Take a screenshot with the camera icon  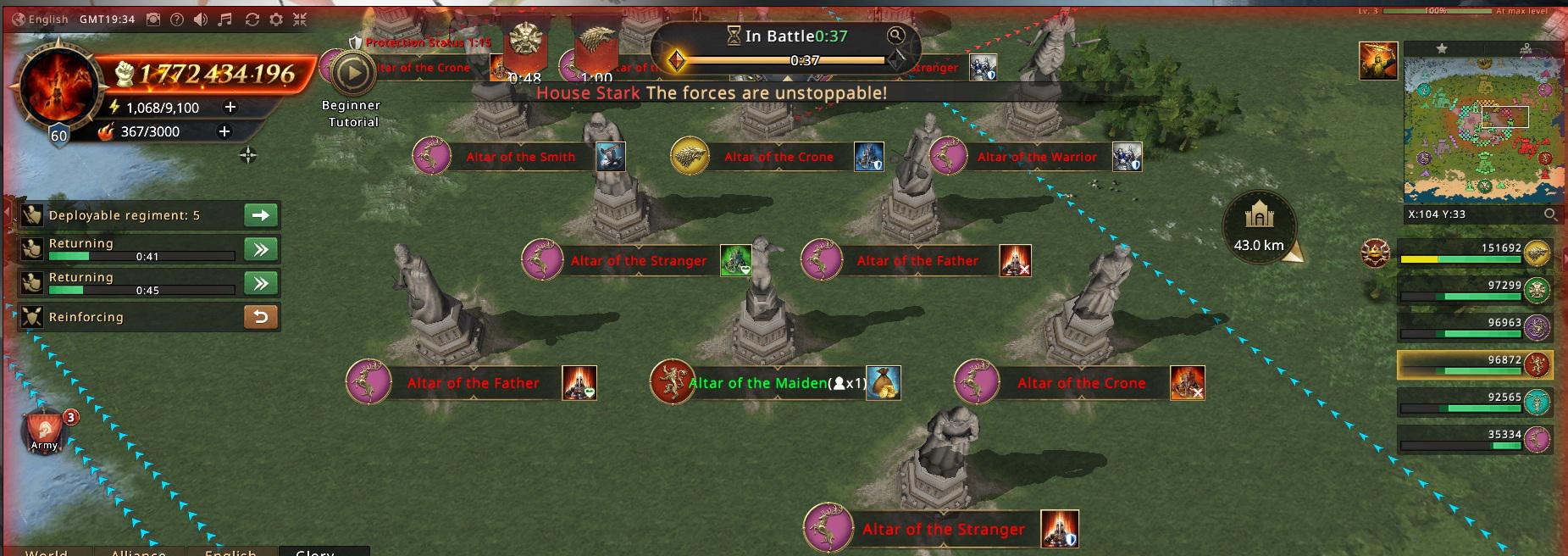152,19
